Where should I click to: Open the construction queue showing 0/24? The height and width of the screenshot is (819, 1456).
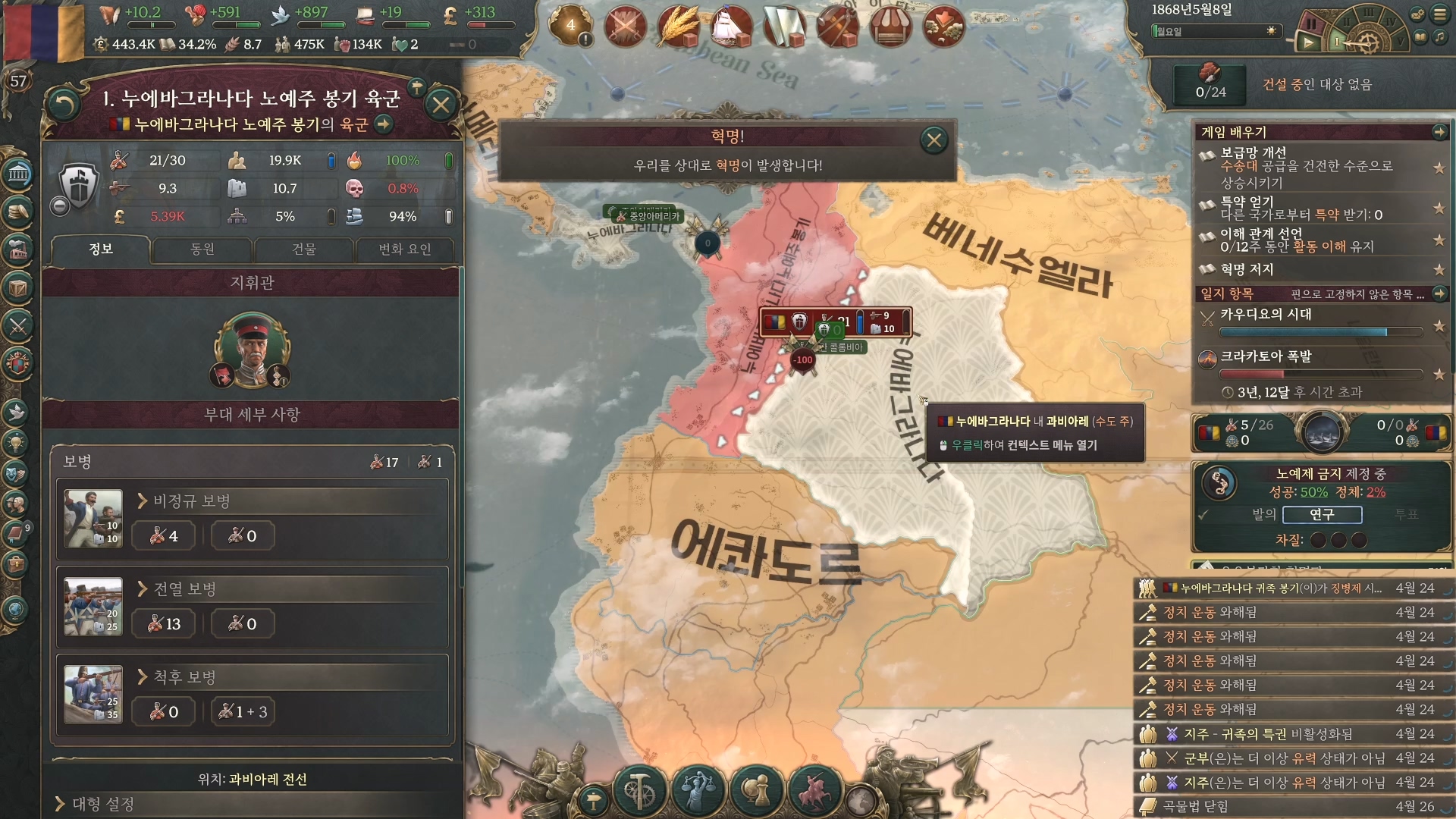tap(1210, 83)
